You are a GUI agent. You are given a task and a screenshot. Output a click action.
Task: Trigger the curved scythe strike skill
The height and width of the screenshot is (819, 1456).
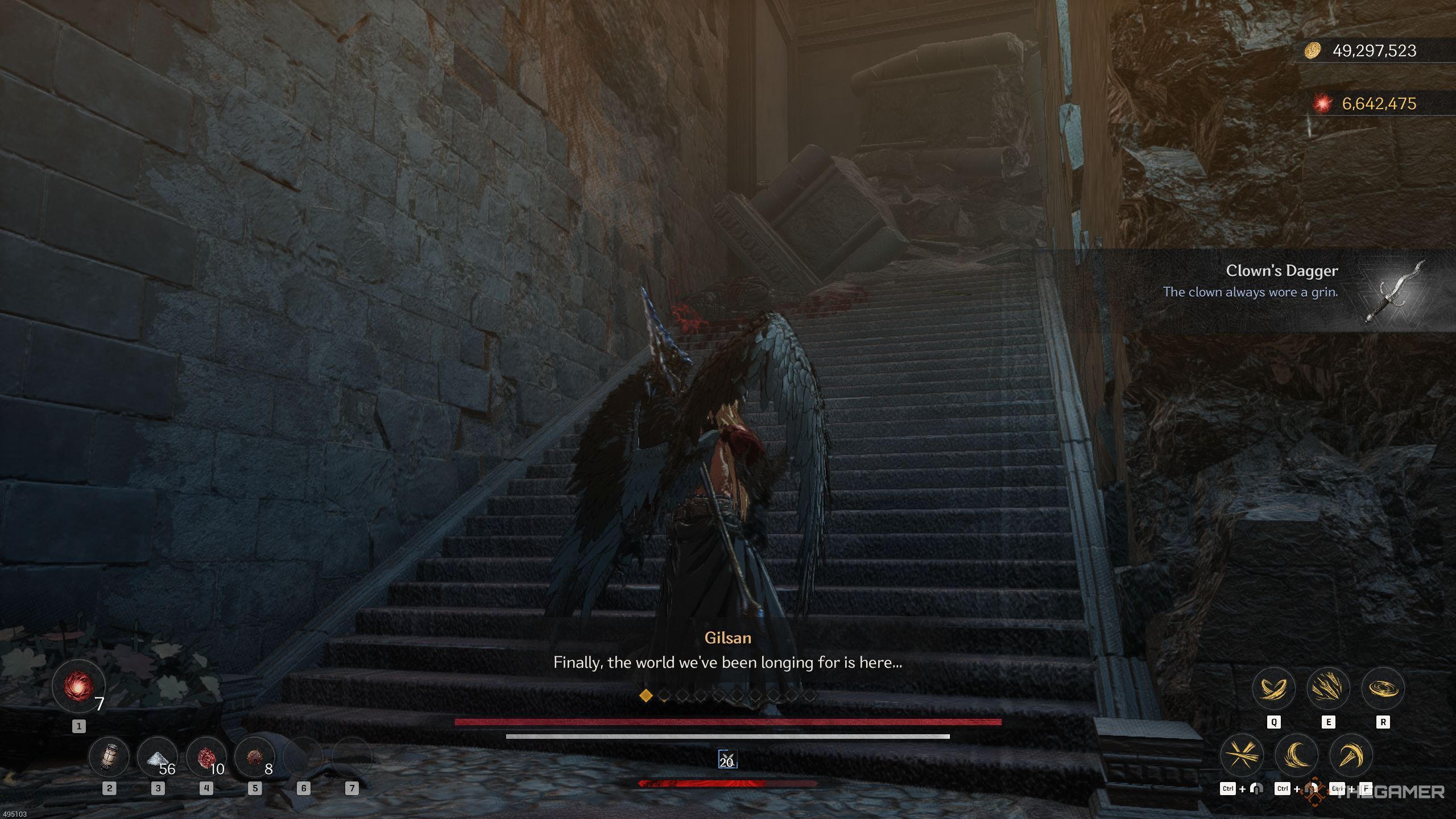click(1351, 756)
